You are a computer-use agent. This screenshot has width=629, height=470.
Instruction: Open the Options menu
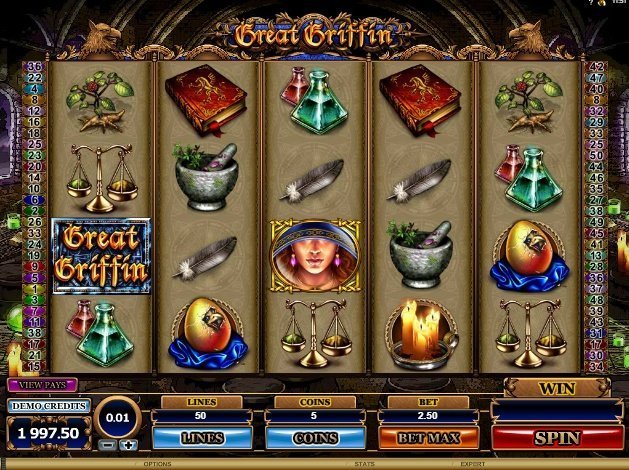click(158, 465)
